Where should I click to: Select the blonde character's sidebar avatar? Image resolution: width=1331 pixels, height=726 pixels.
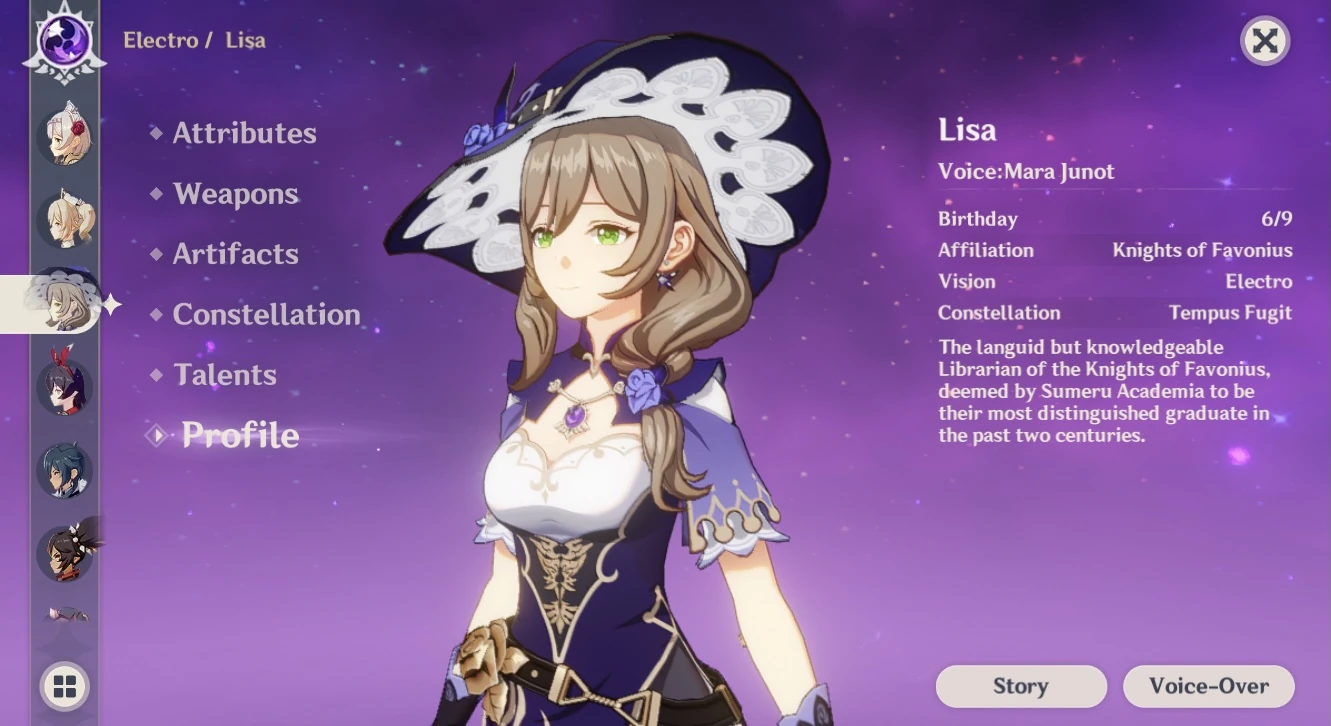coord(64,220)
